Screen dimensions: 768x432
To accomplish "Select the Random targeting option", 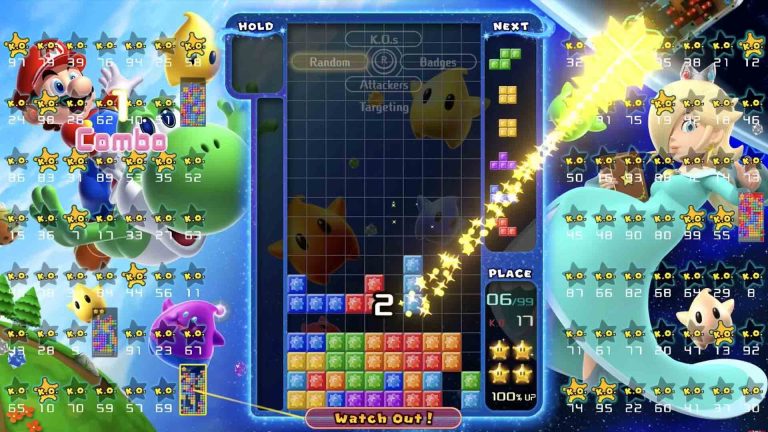I will click(x=329, y=62).
